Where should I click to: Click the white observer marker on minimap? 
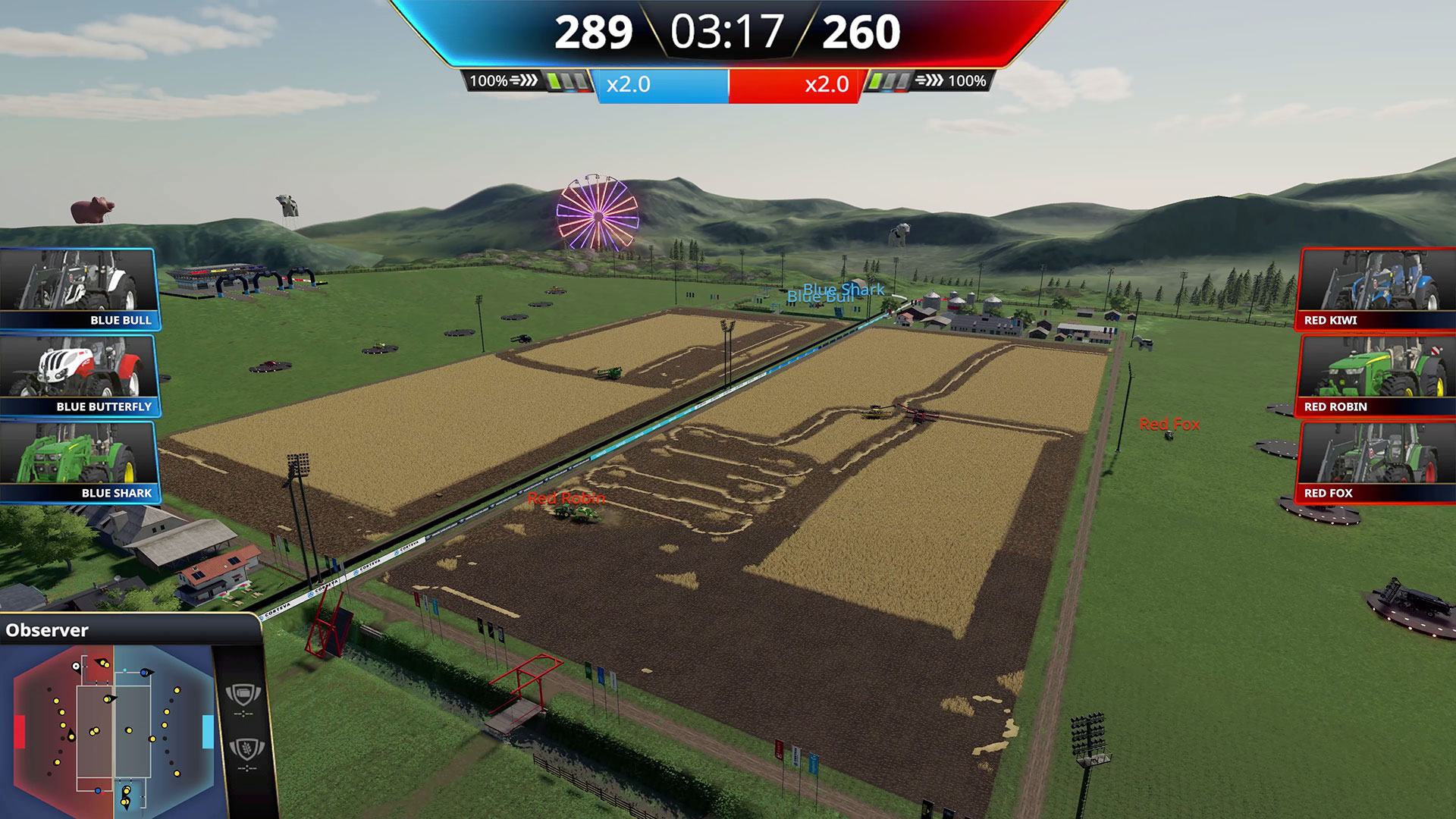tap(76, 667)
